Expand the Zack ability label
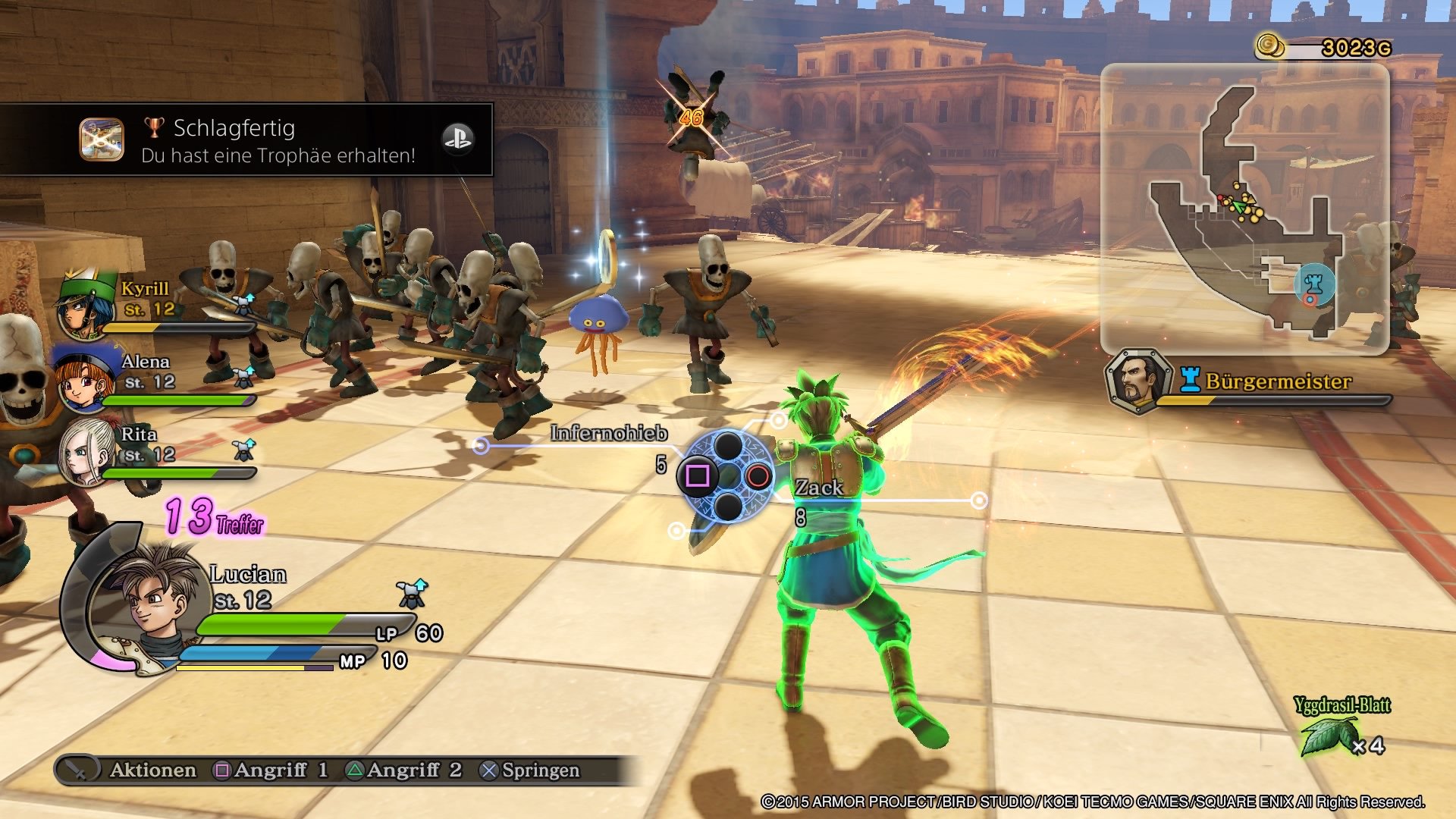The image size is (1456, 819). [817, 489]
